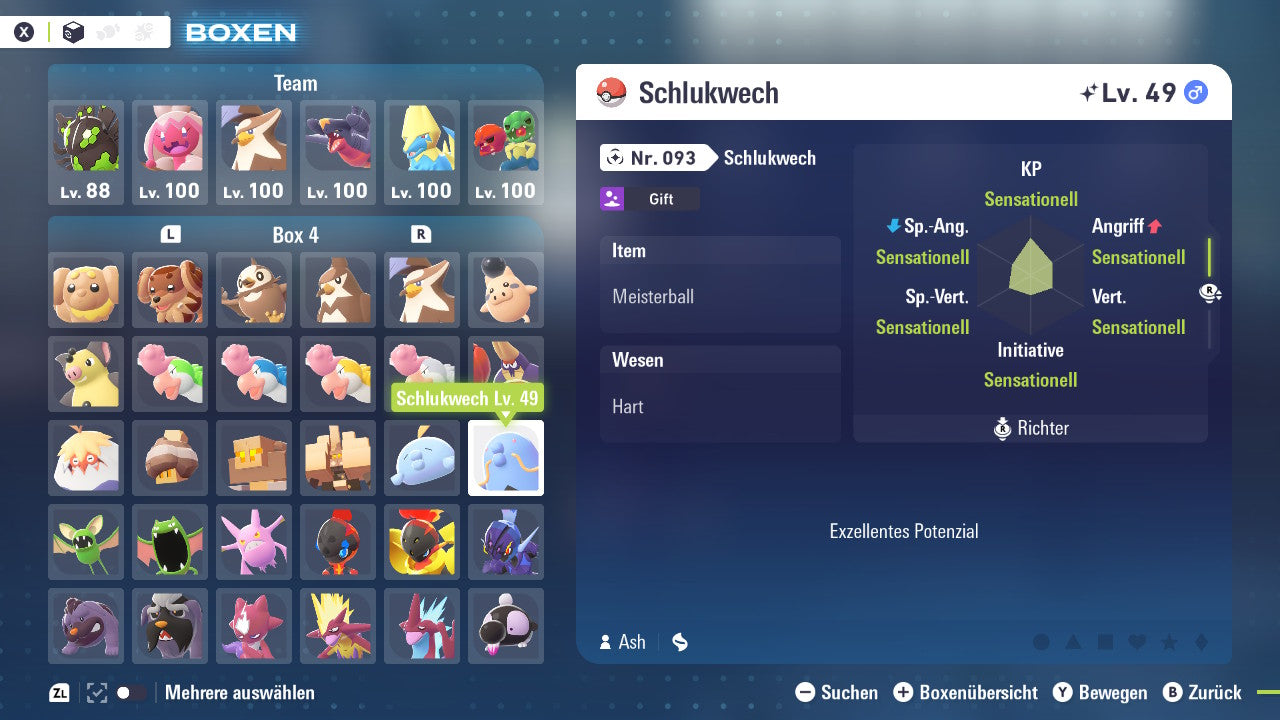Screen dimensions: 1280x720
Task: Open the party Pokémon icon in the header bar
Action: 107,32
